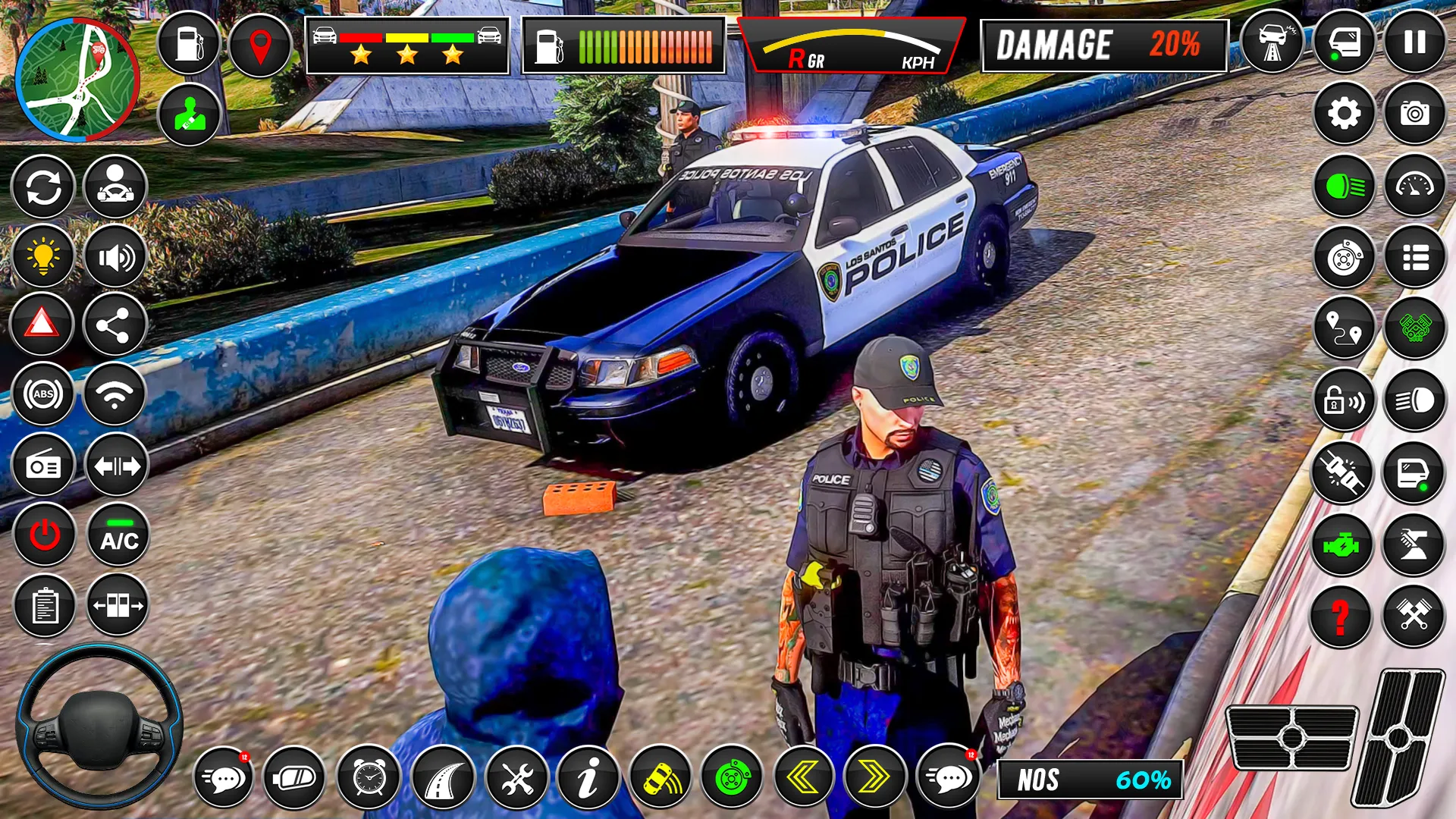
Task: Open the red question mark help
Action: [x=1341, y=616]
